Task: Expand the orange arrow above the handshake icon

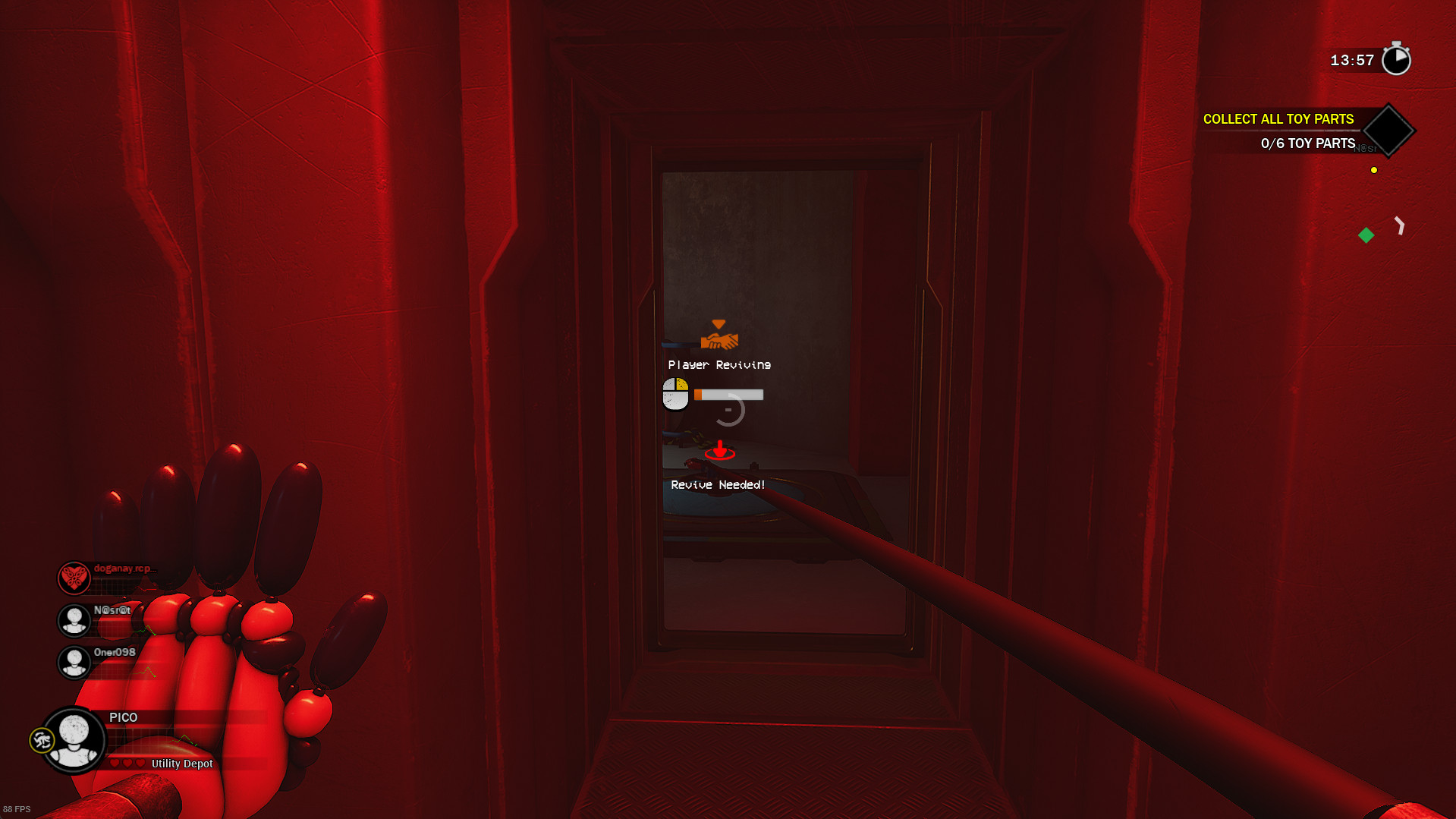Action: pyautogui.click(x=718, y=322)
